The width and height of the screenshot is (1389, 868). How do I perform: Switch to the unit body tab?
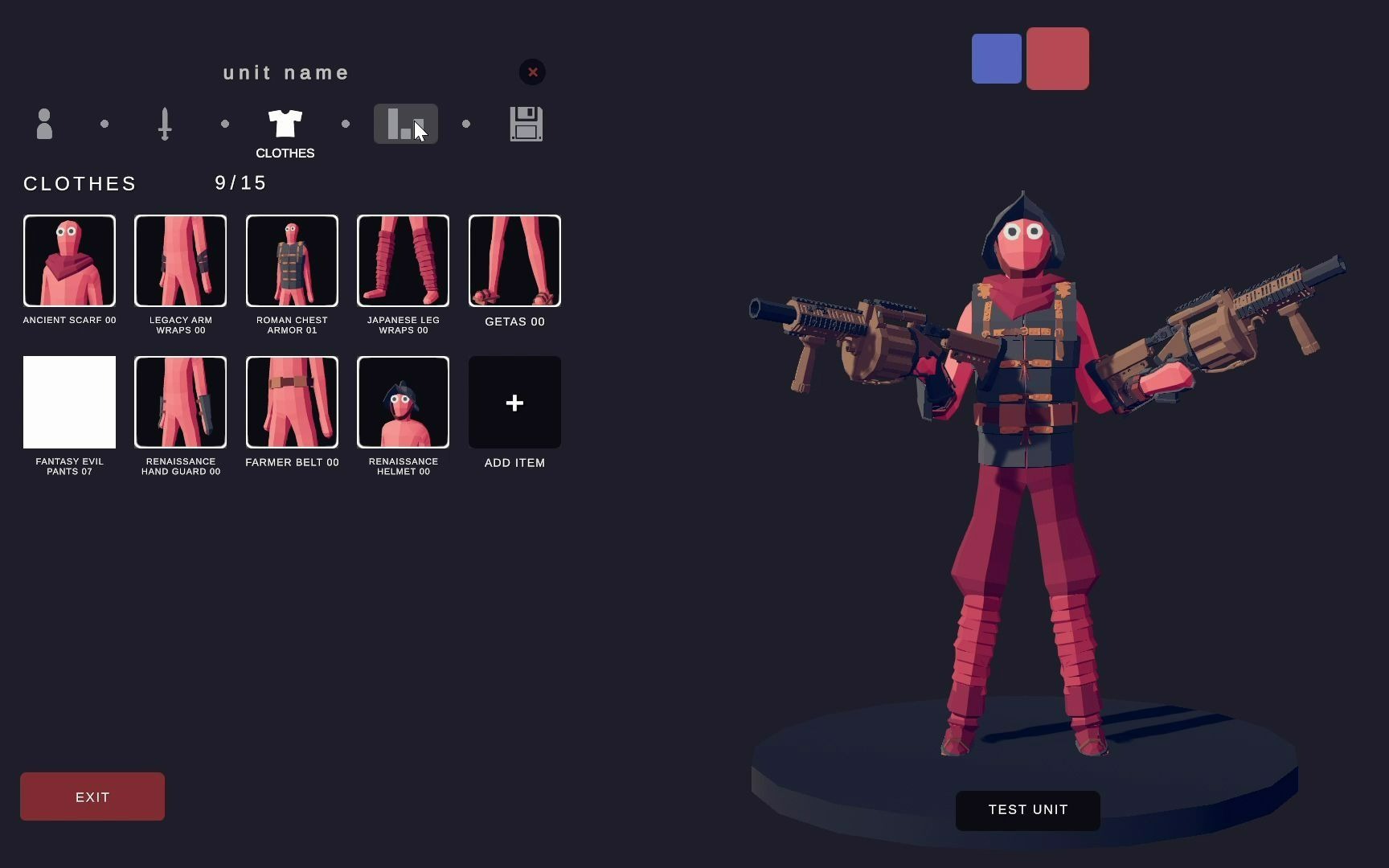(44, 124)
